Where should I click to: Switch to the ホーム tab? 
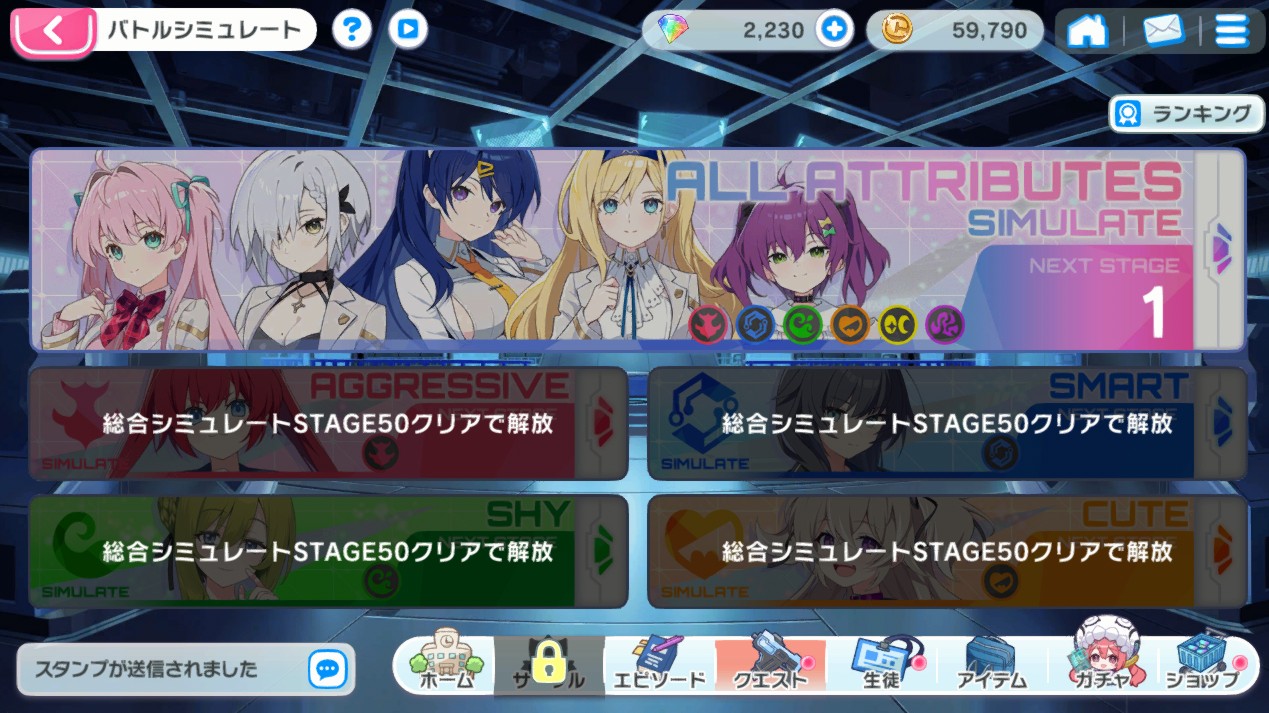(446, 666)
